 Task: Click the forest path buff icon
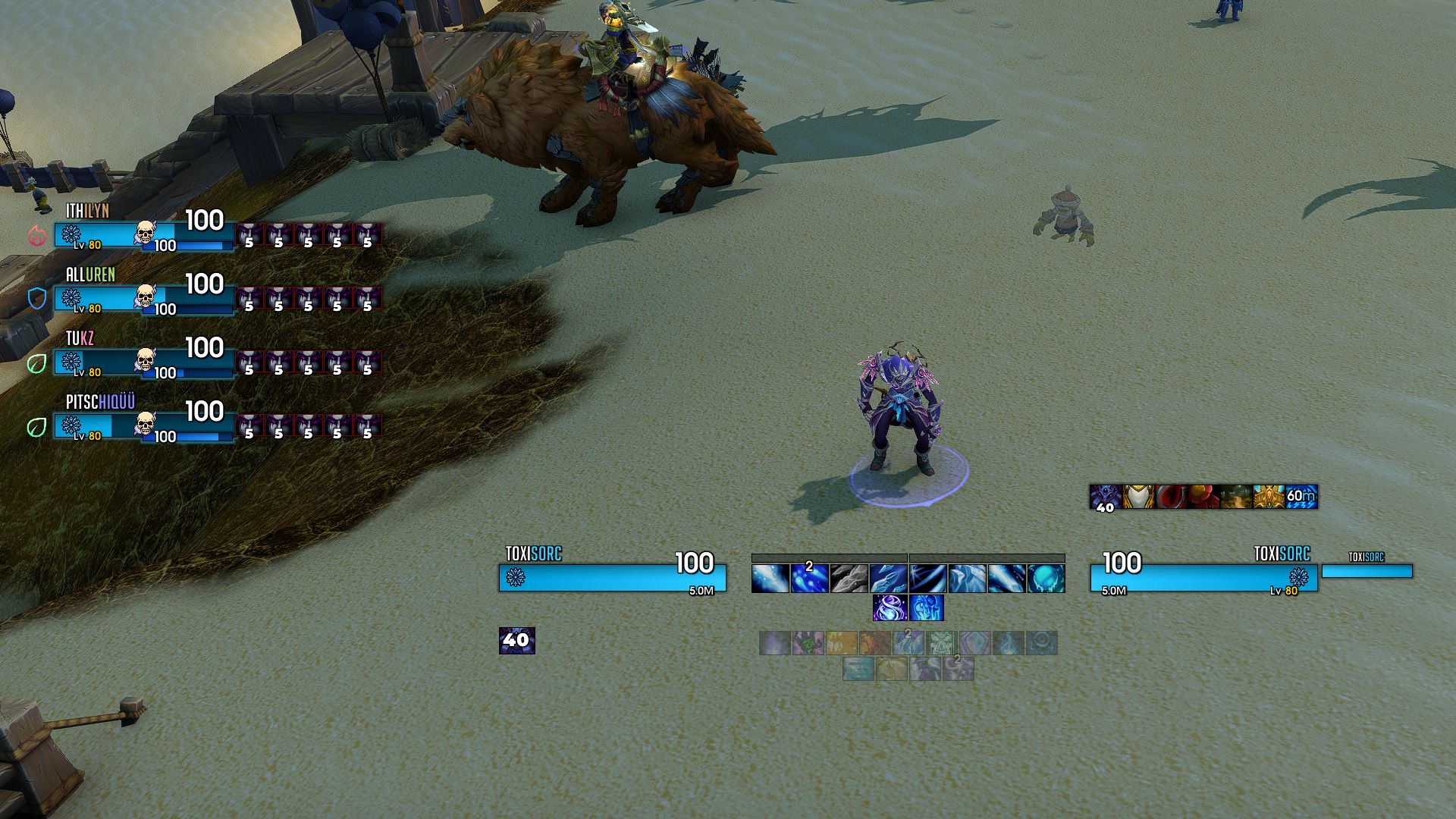1236,497
